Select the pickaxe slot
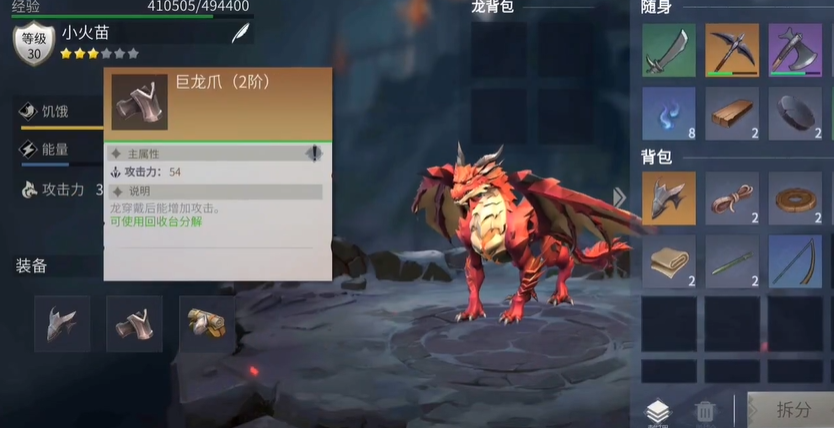834x428 pixels. tap(732, 50)
